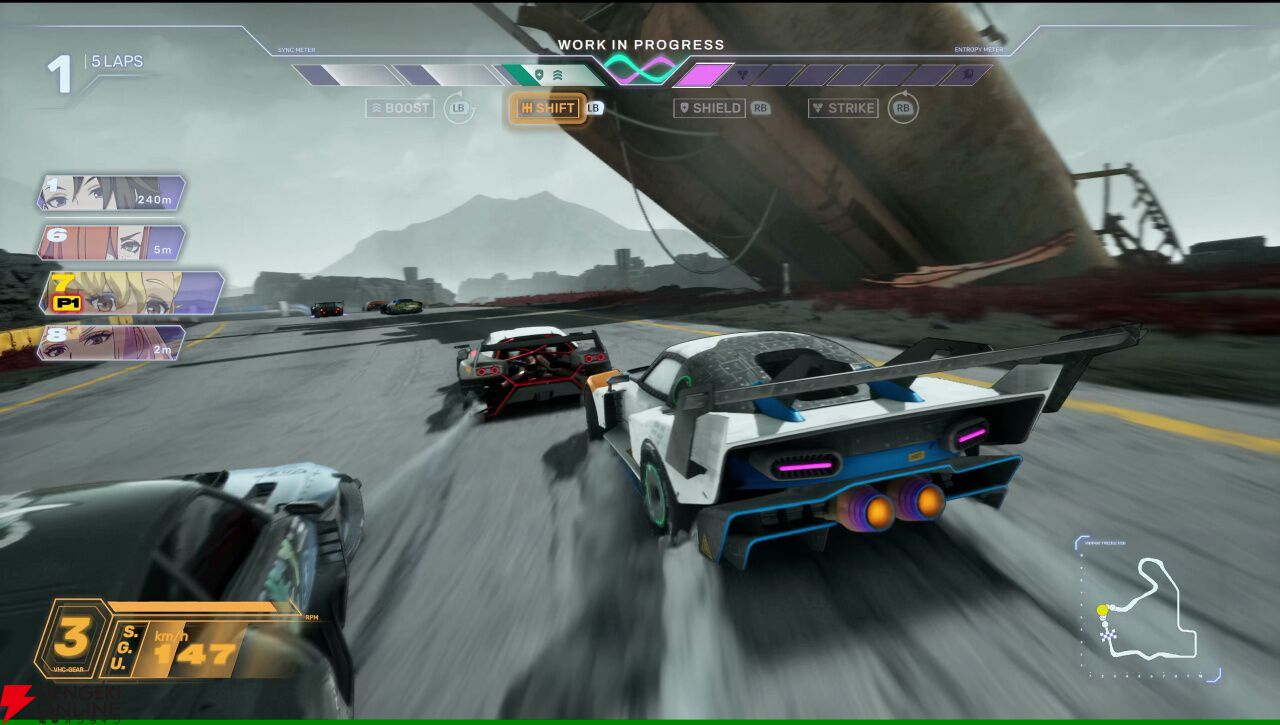Image resolution: width=1280 pixels, height=725 pixels.
Task: Activate the SHIELD ability
Action: pos(710,108)
